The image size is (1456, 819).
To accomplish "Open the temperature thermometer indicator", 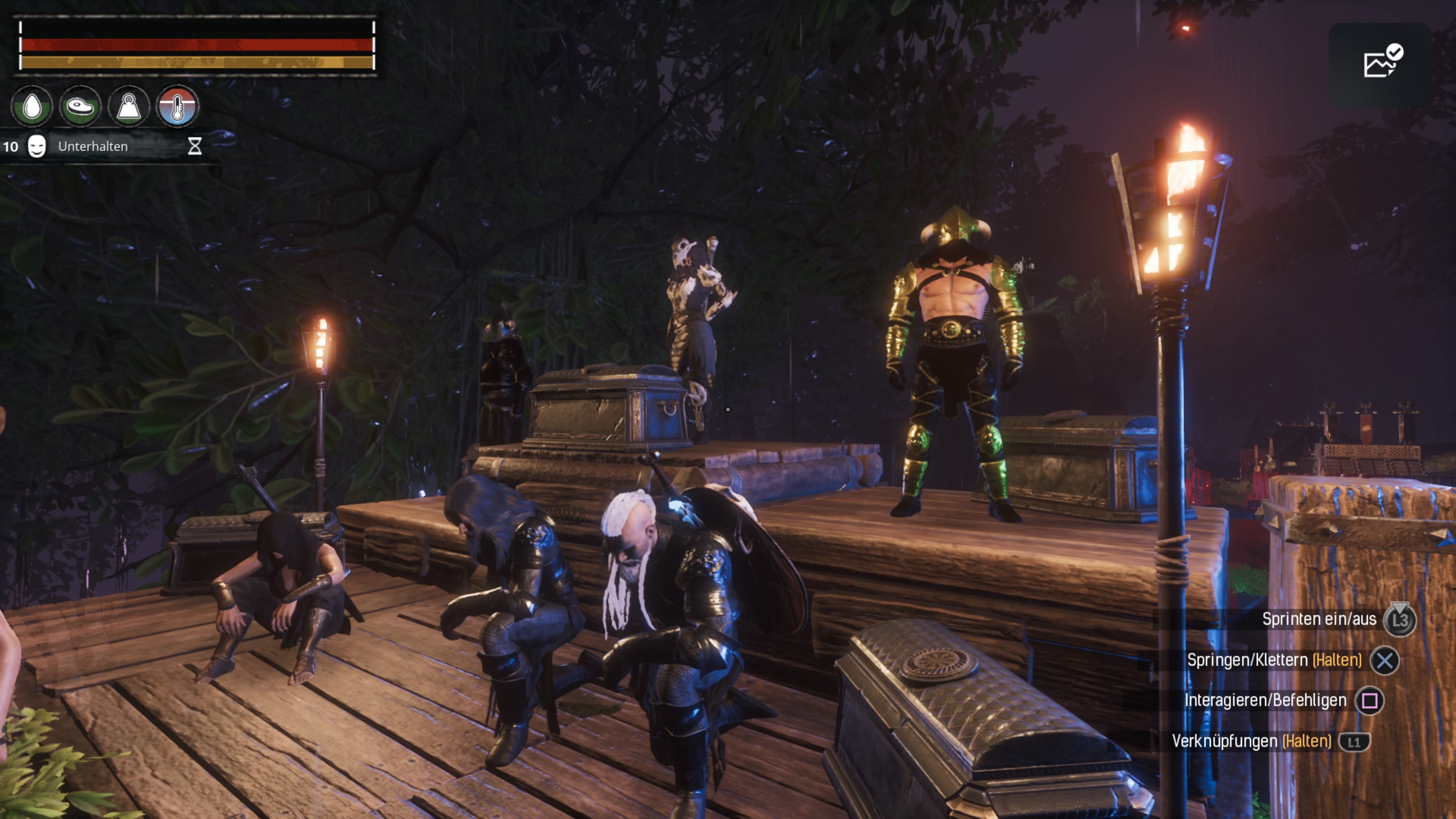I will (177, 106).
